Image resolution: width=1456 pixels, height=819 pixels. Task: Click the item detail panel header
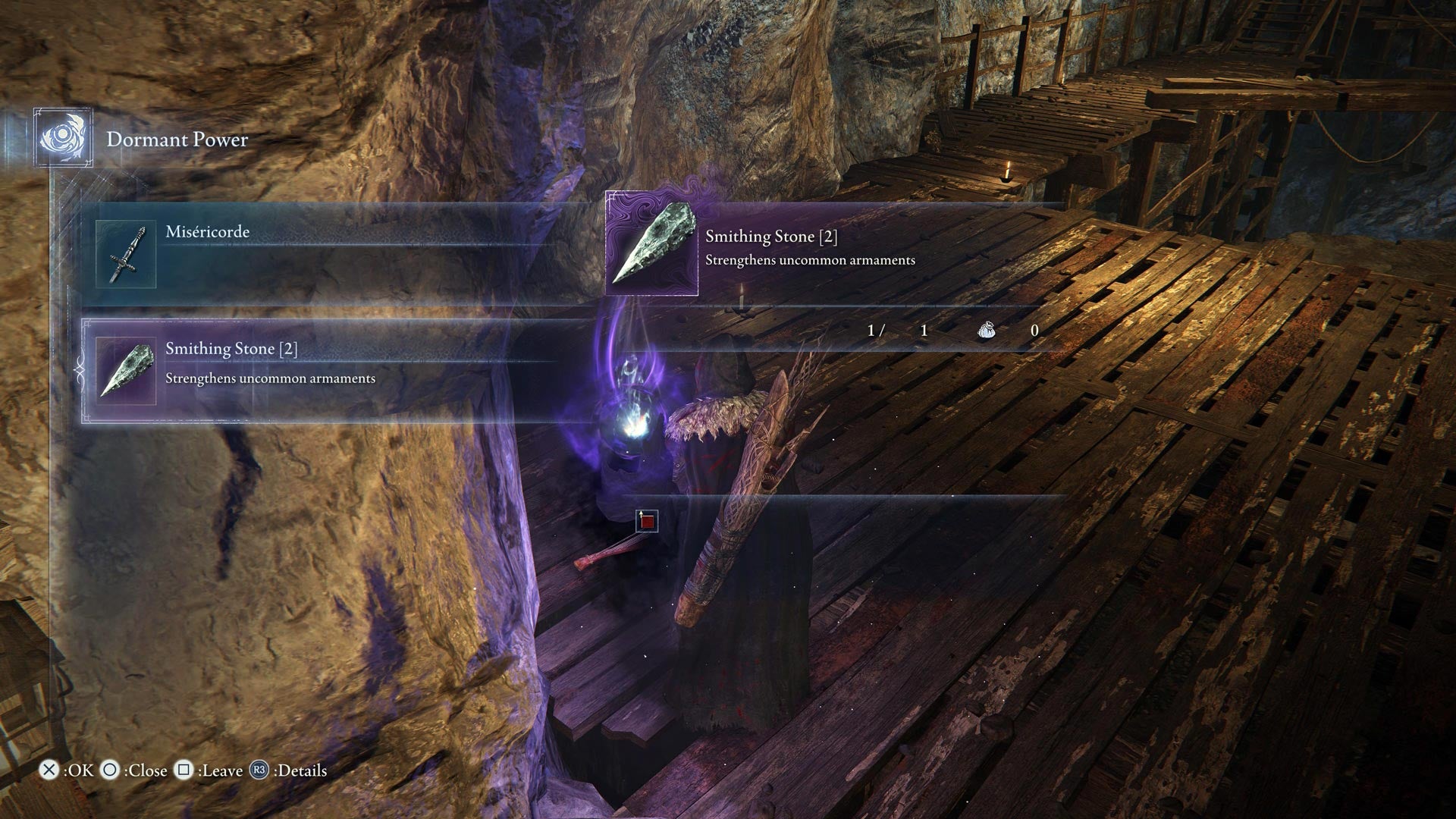click(x=771, y=236)
